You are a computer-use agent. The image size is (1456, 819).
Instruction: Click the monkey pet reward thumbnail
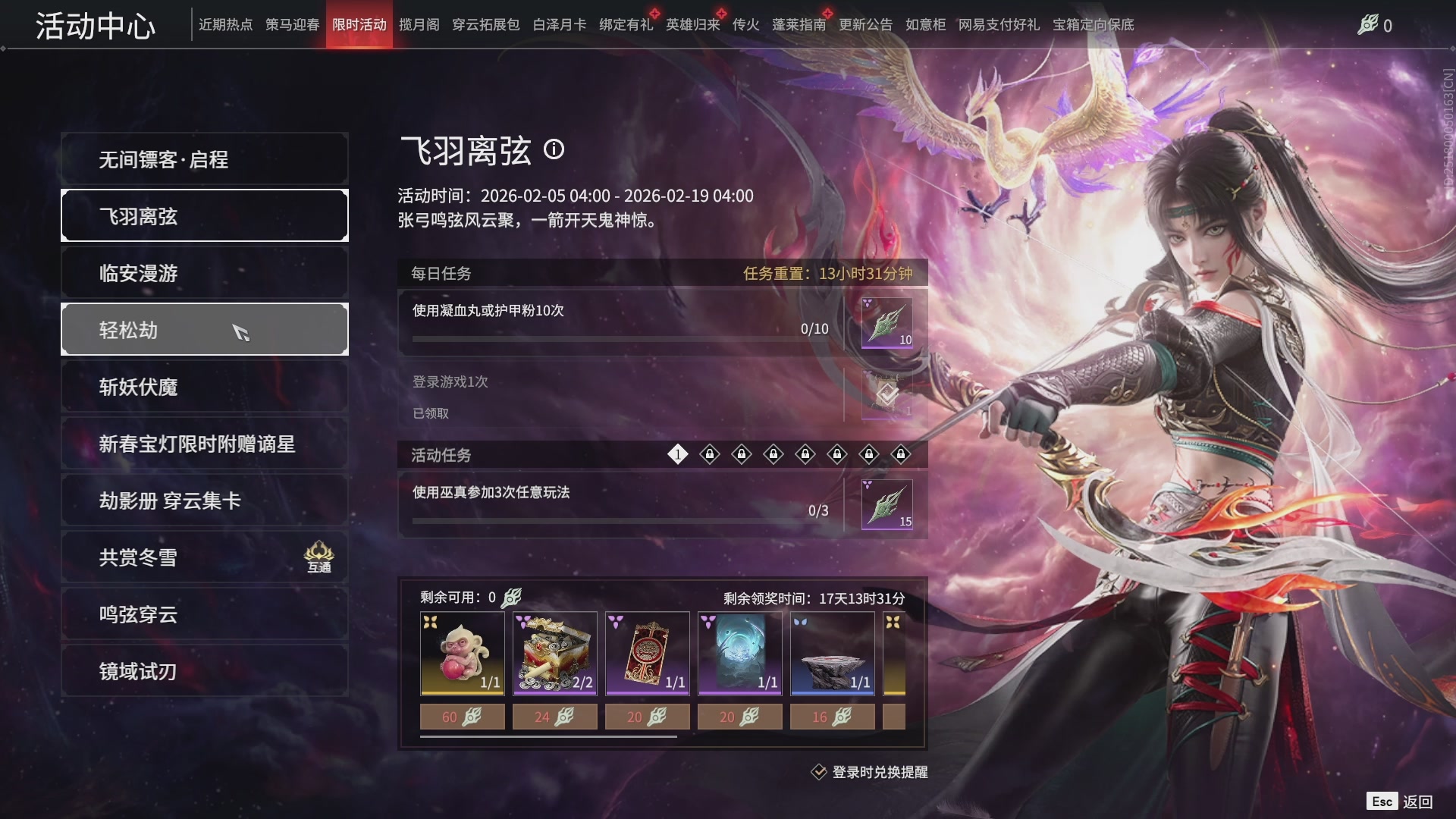tap(462, 652)
